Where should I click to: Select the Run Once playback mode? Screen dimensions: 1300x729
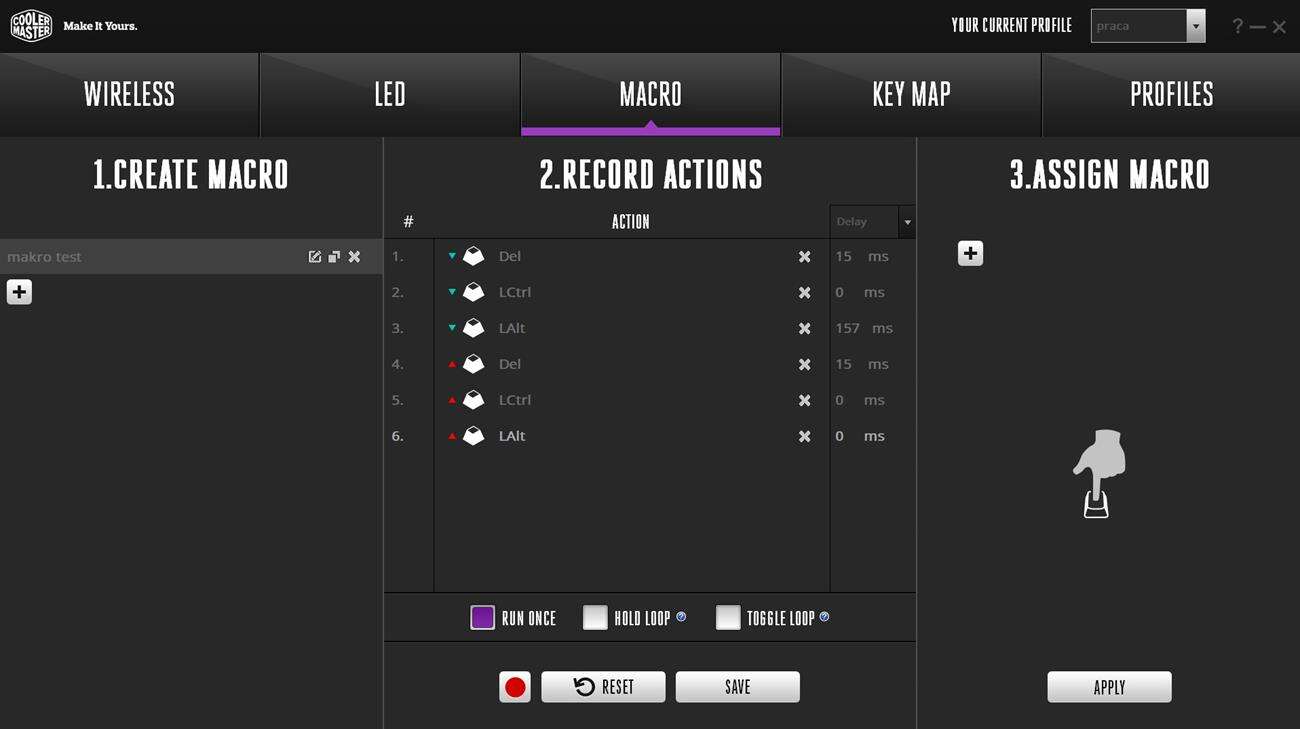click(482, 617)
